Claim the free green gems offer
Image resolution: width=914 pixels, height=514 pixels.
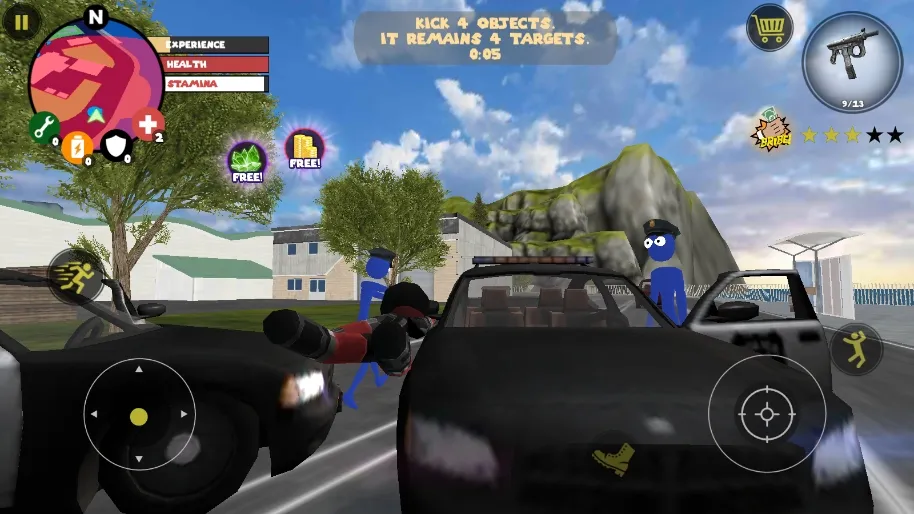[x=246, y=160]
